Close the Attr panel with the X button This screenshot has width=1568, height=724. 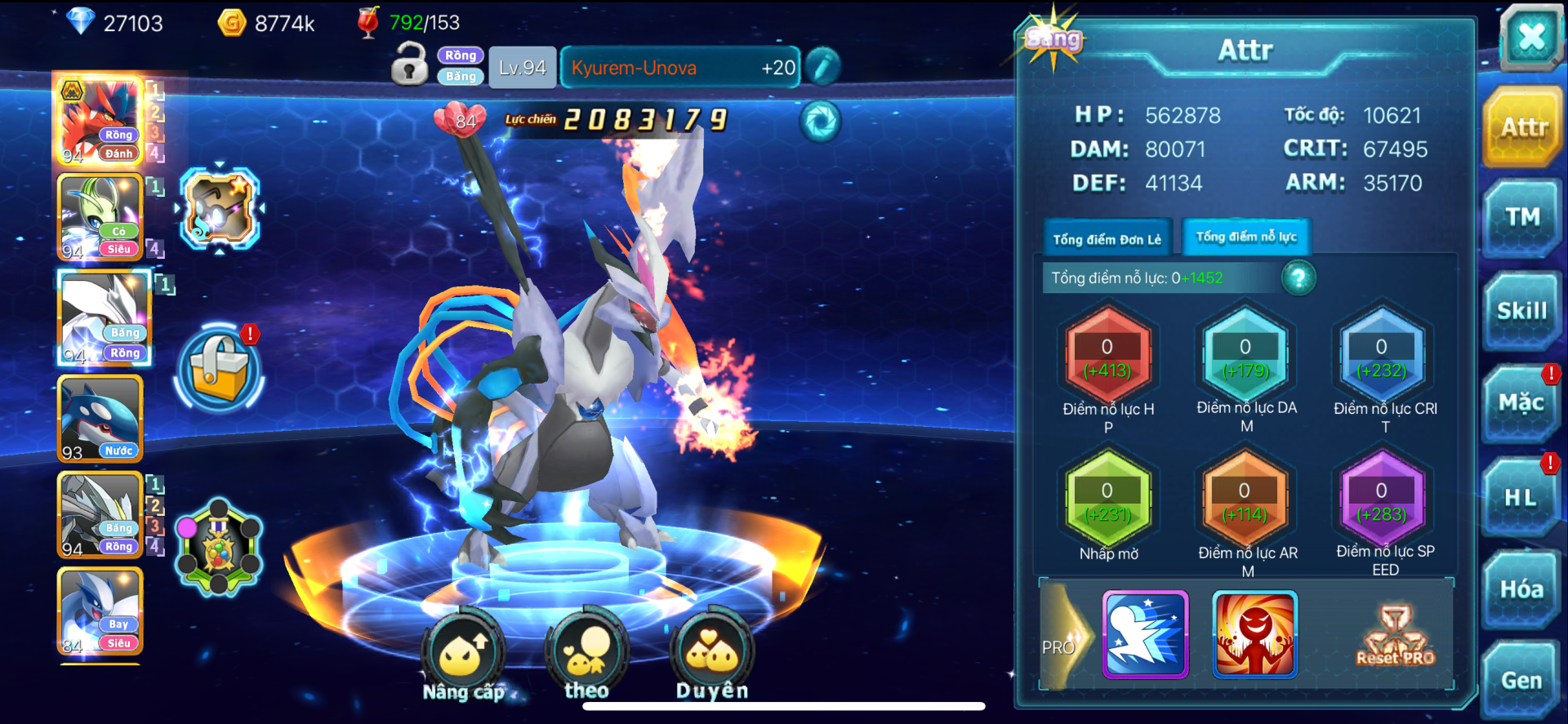click(x=1531, y=37)
